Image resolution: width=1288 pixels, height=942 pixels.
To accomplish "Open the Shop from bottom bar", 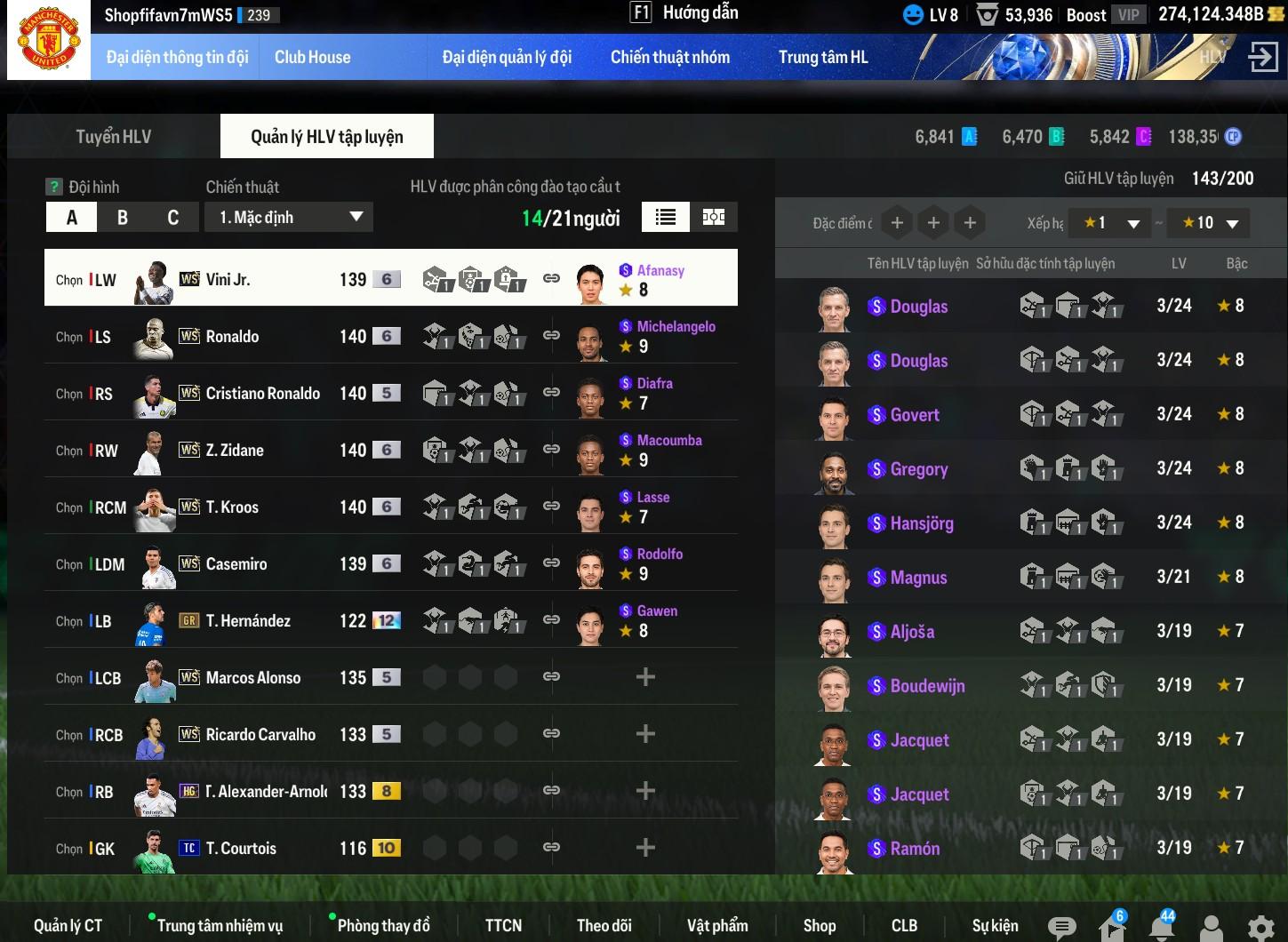I will [819, 926].
